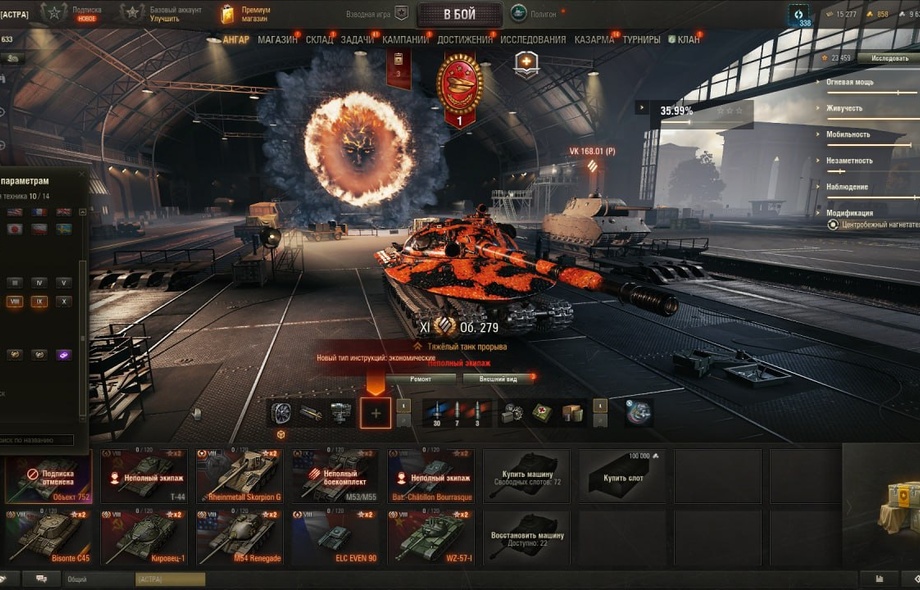Open the КАЗАРМА tab
This screenshot has height=590, width=920.
[x=594, y=40]
